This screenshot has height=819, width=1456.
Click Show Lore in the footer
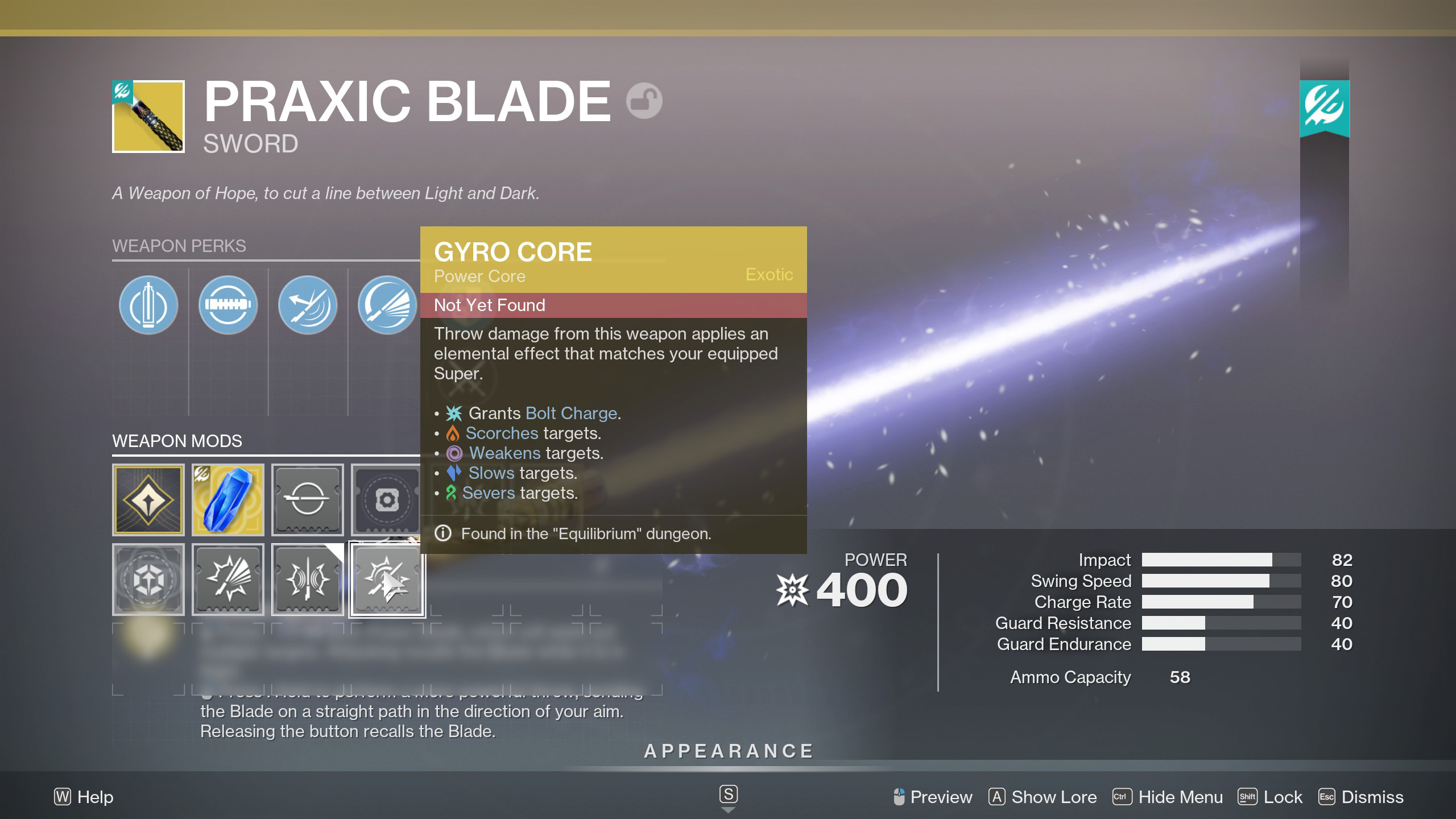point(1043,797)
